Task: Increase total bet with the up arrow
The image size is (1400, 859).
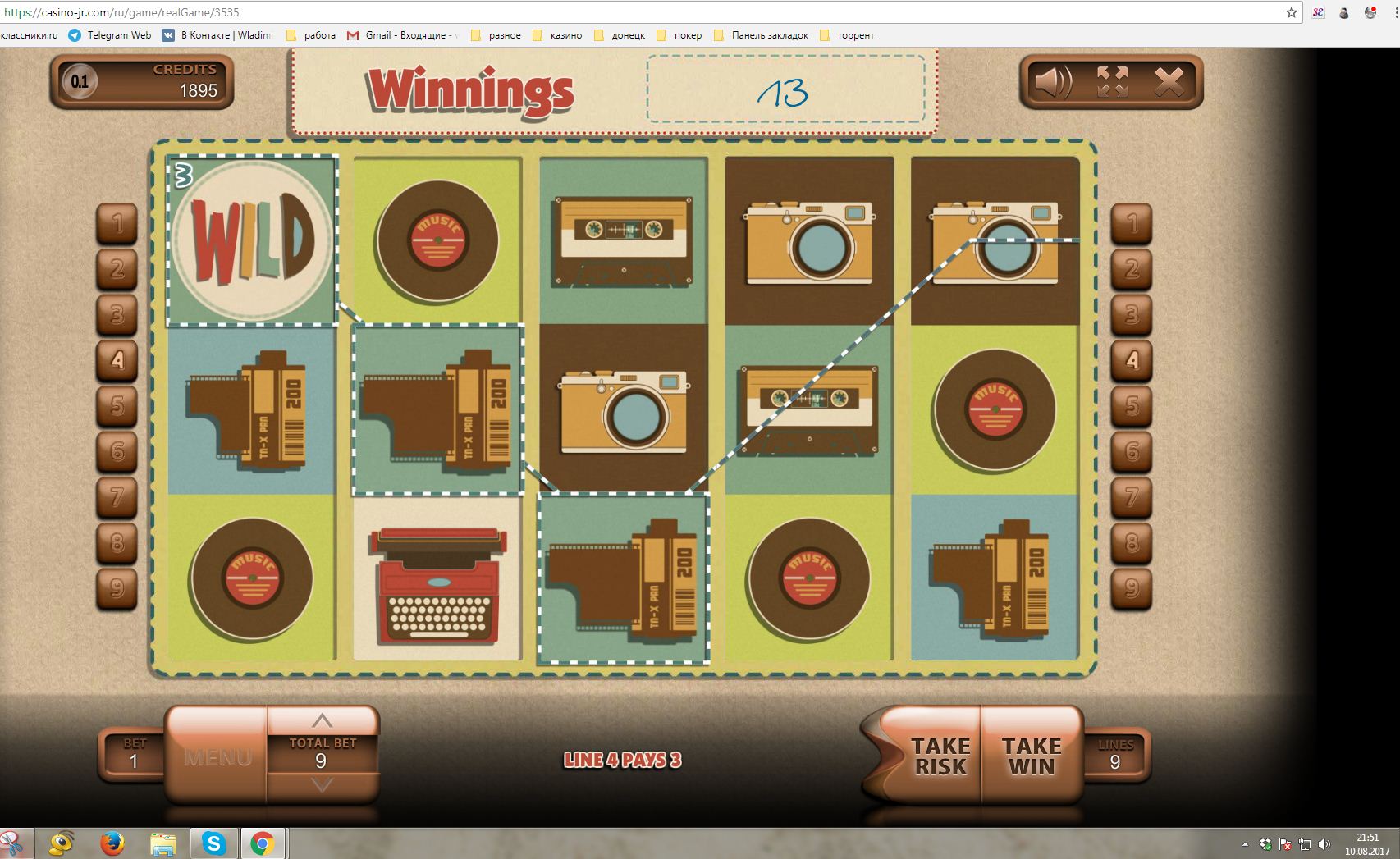Action: 322,721
